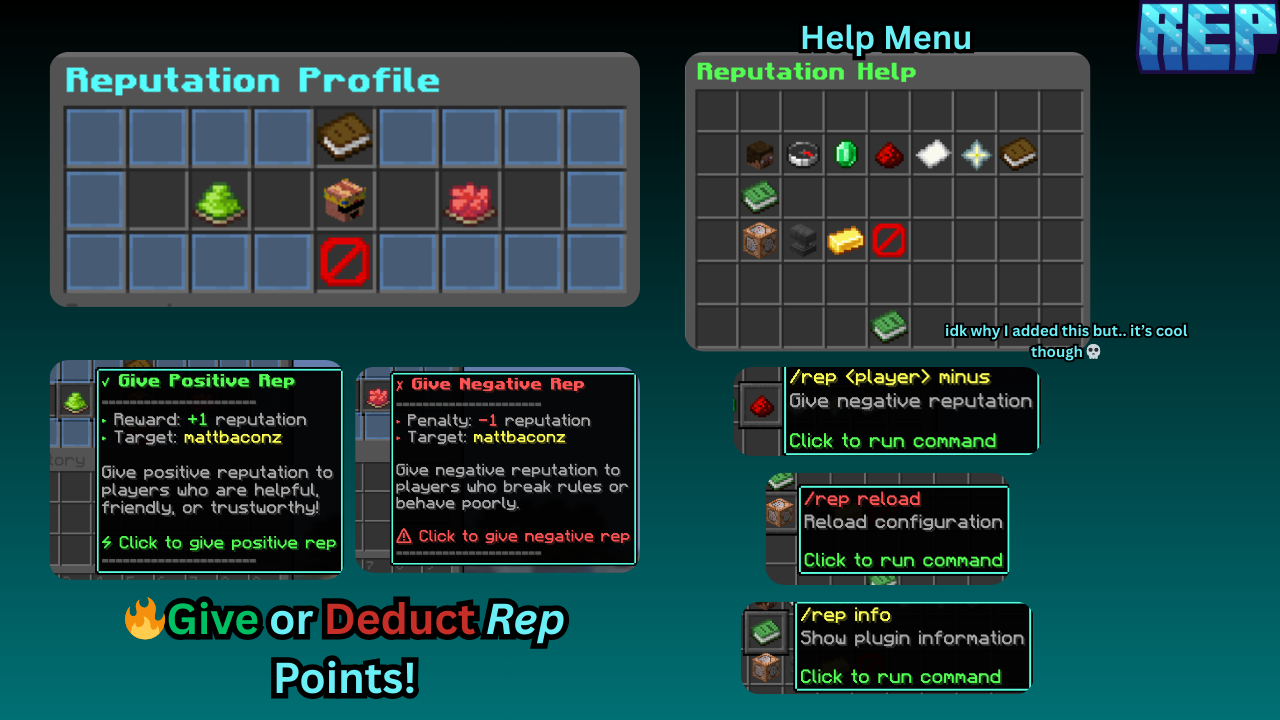Select the brown book in Reputation Profile

pos(345,137)
